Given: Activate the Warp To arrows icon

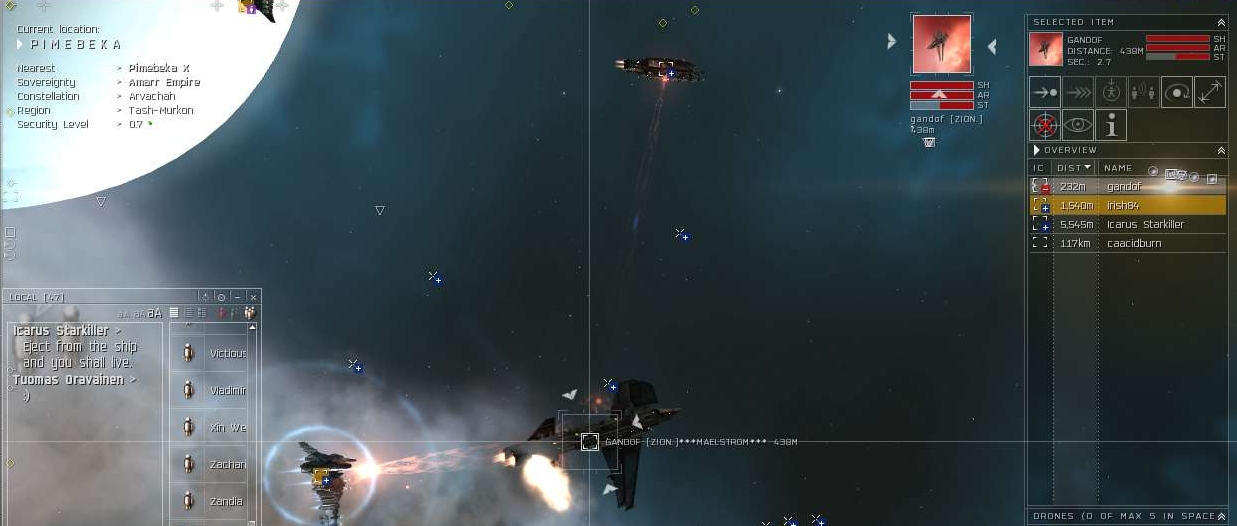Looking at the screenshot, I should coord(1078,92).
